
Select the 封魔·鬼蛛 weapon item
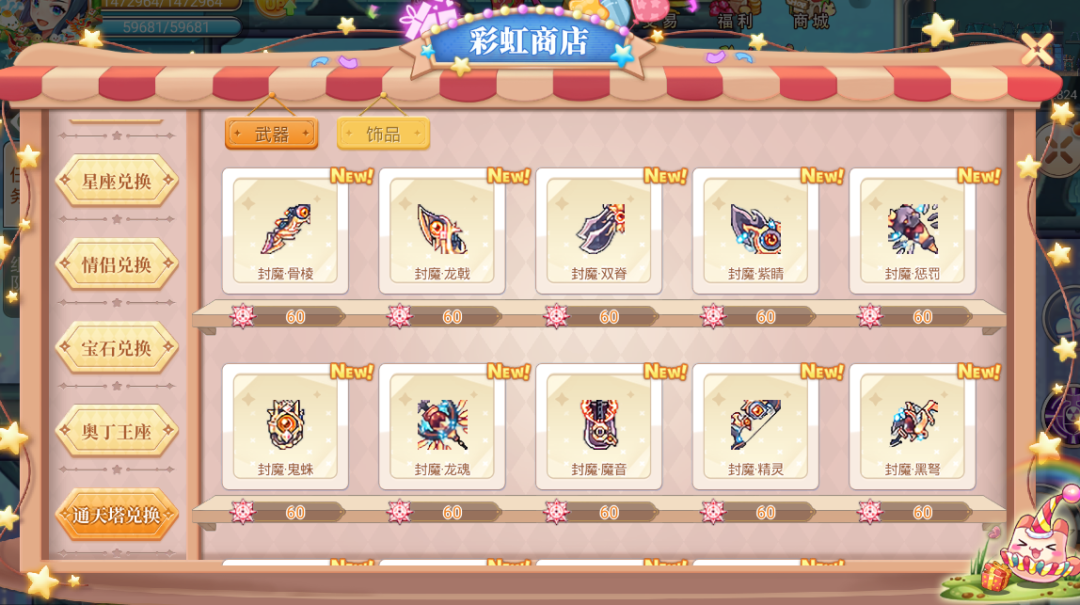pyautogui.click(x=285, y=426)
